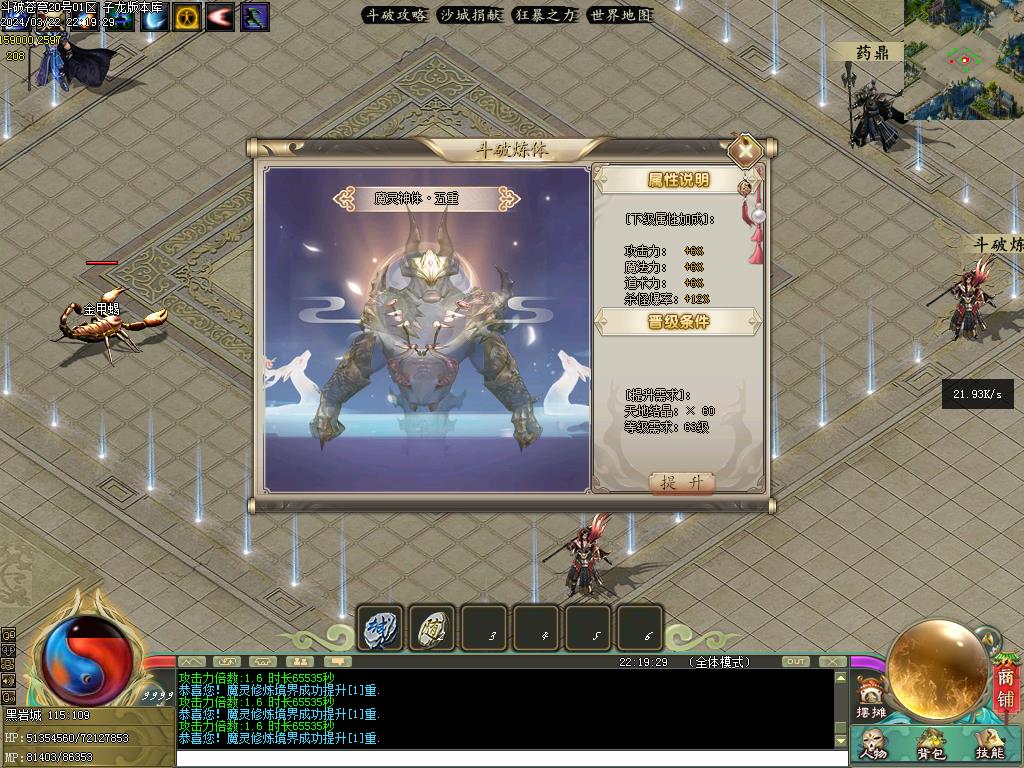Close the chat window with its X button
1024x768 pixels.
[832, 662]
